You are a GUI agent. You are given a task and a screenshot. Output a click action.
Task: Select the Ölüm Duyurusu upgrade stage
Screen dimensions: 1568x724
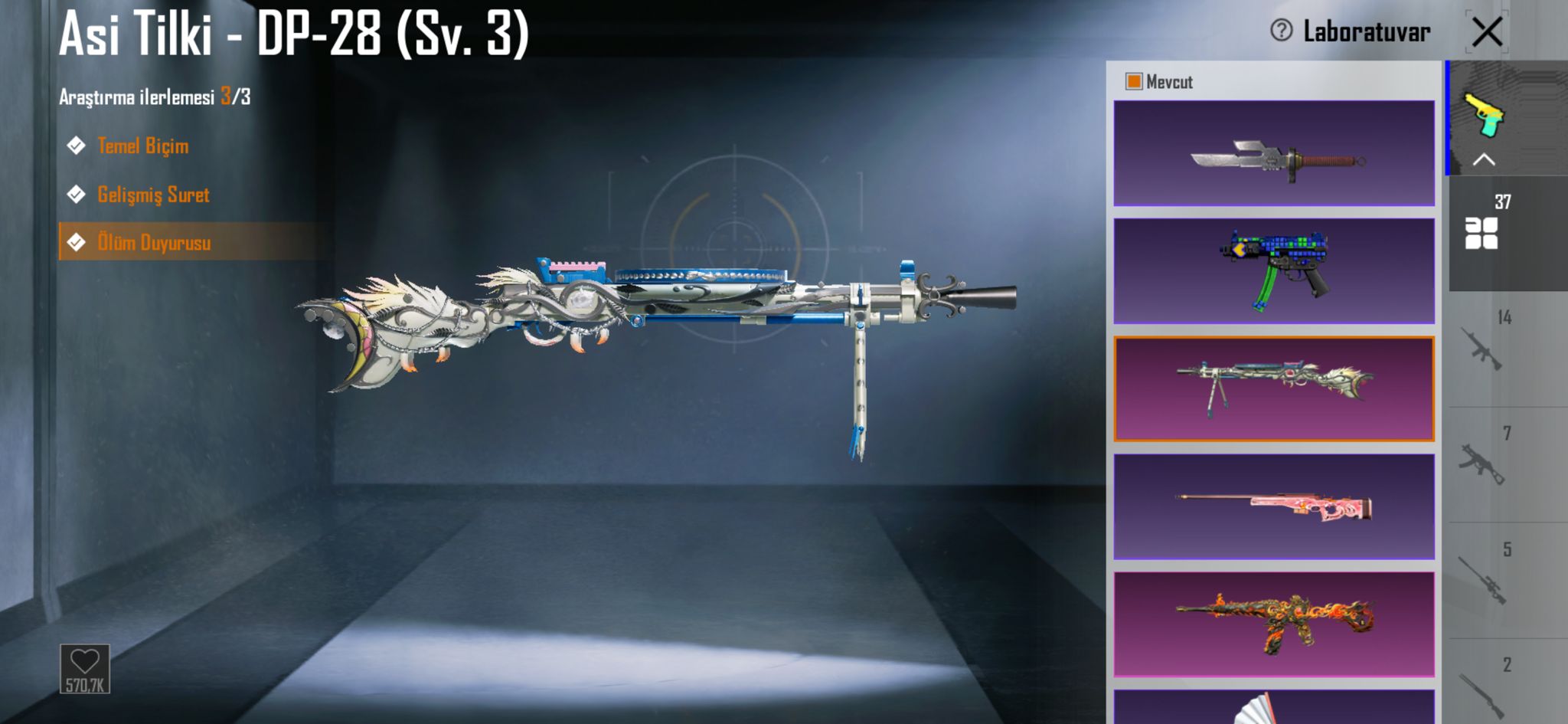click(154, 243)
